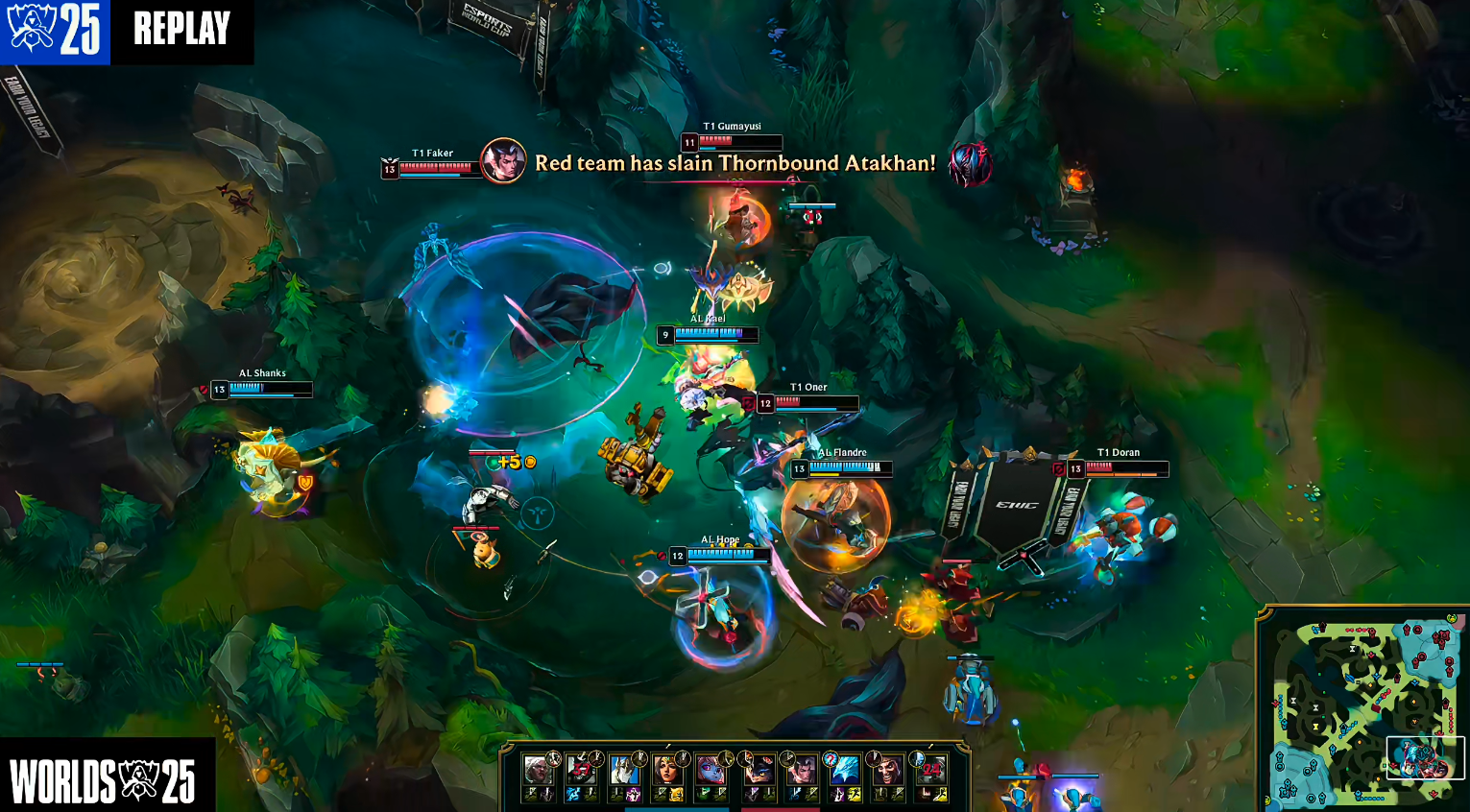
Task: Select the Anivia ice bird portrait
Action: 845,770
